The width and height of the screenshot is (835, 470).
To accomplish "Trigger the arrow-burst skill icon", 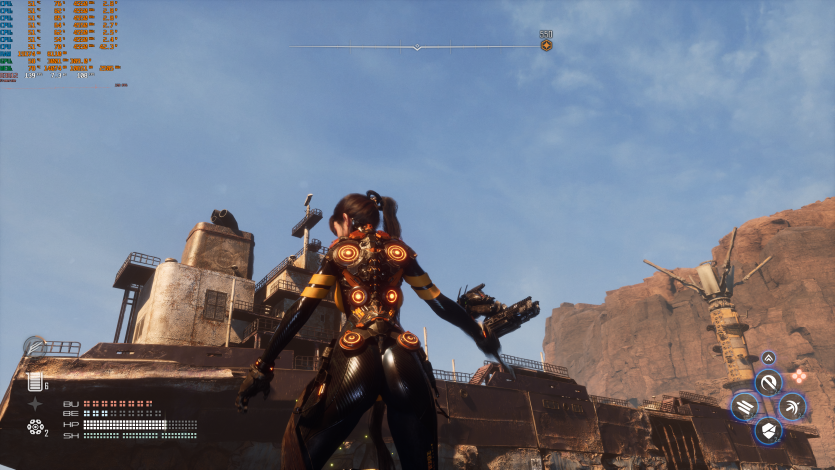I will click(792, 406).
